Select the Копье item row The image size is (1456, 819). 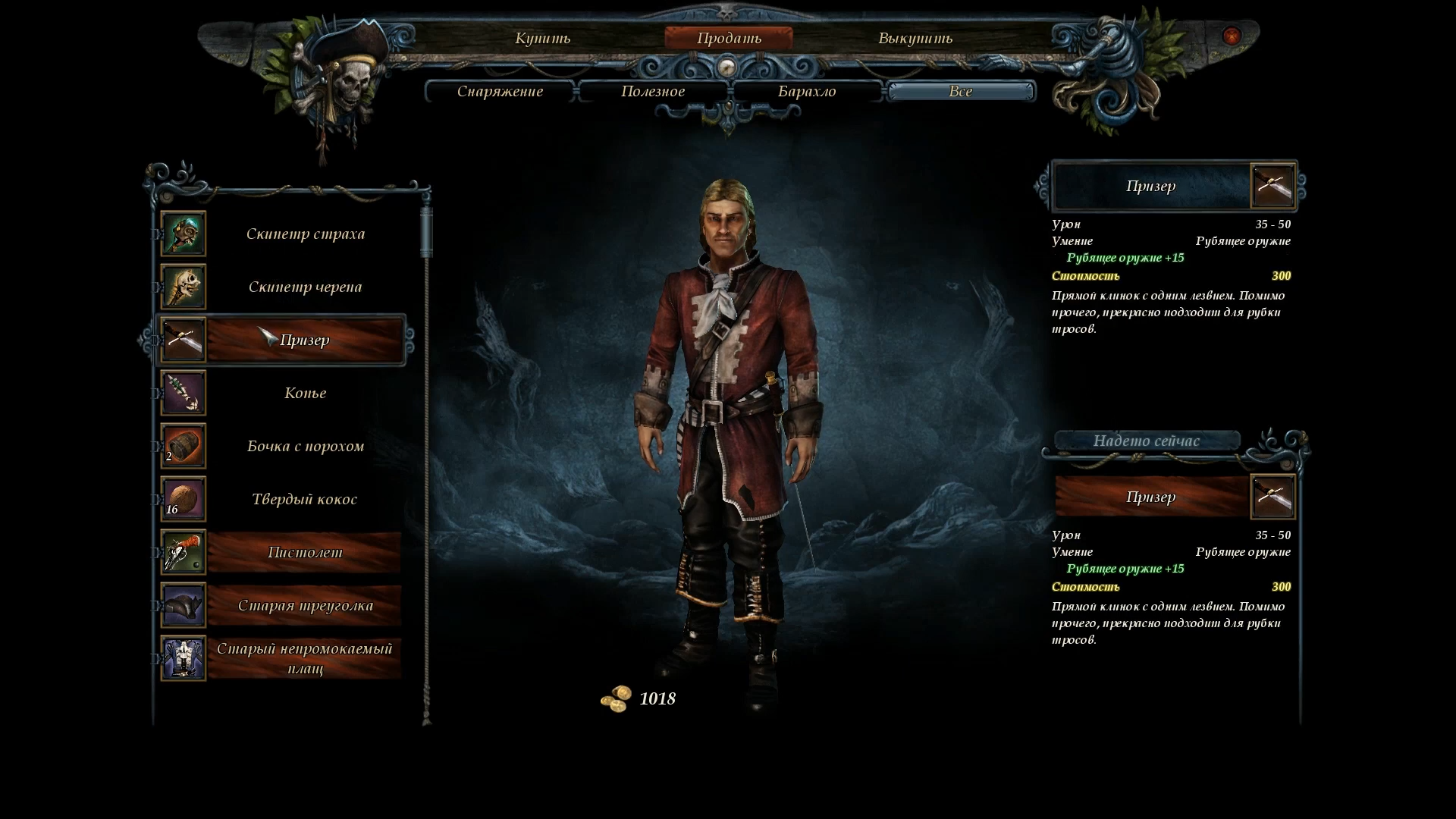[x=305, y=393]
